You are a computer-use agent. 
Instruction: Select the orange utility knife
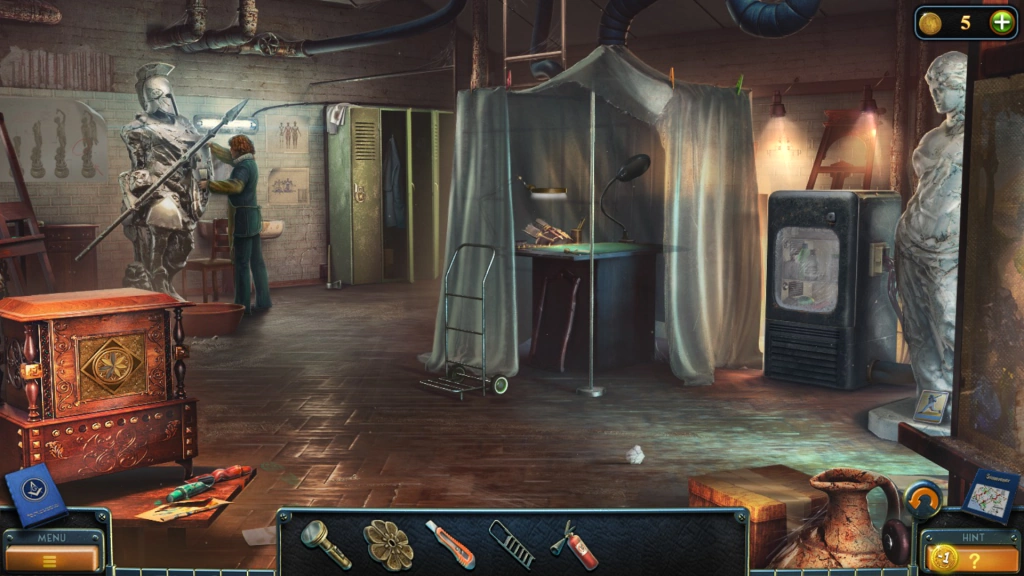[x=449, y=543]
